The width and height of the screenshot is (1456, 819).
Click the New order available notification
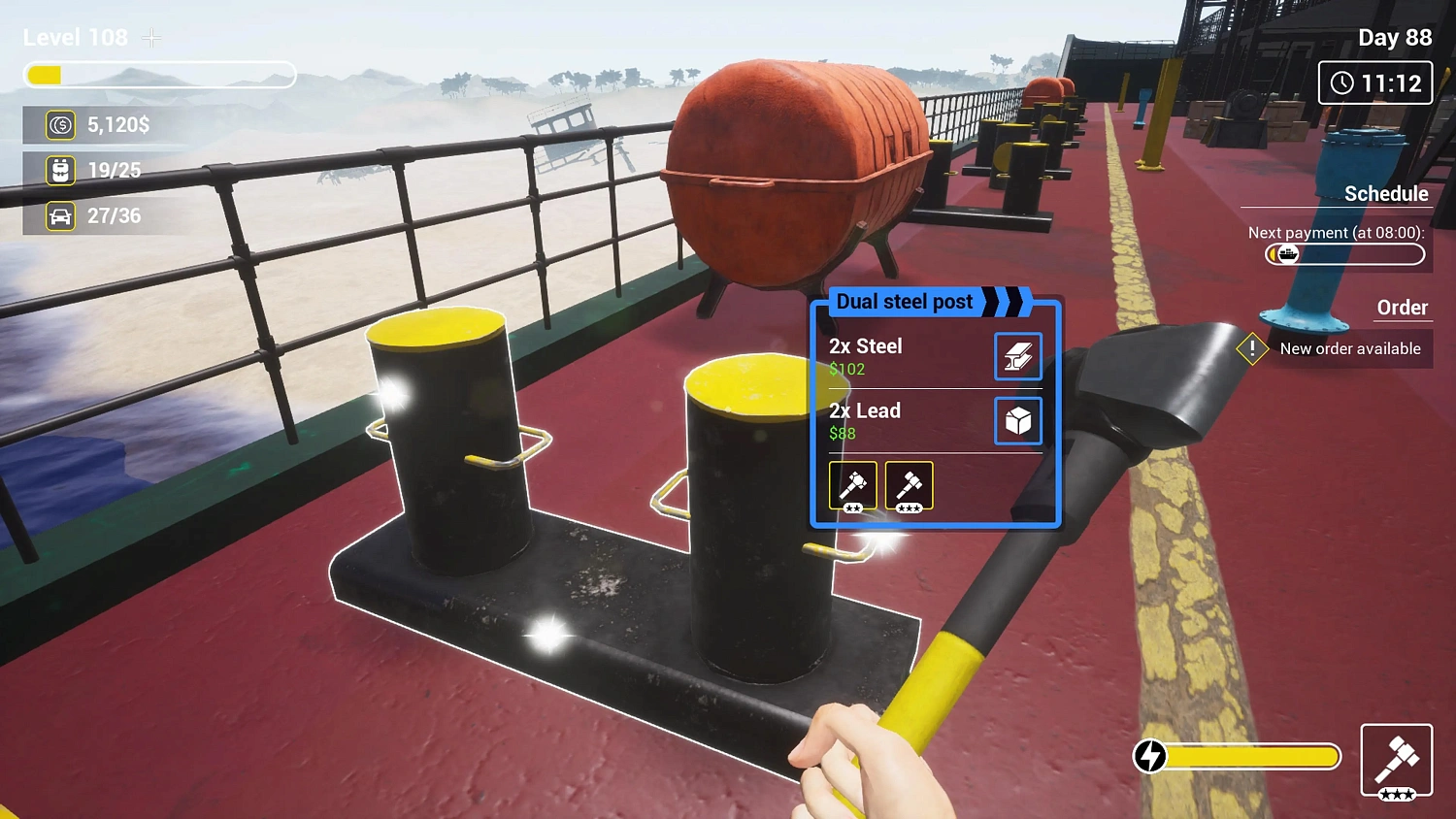coord(1351,348)
